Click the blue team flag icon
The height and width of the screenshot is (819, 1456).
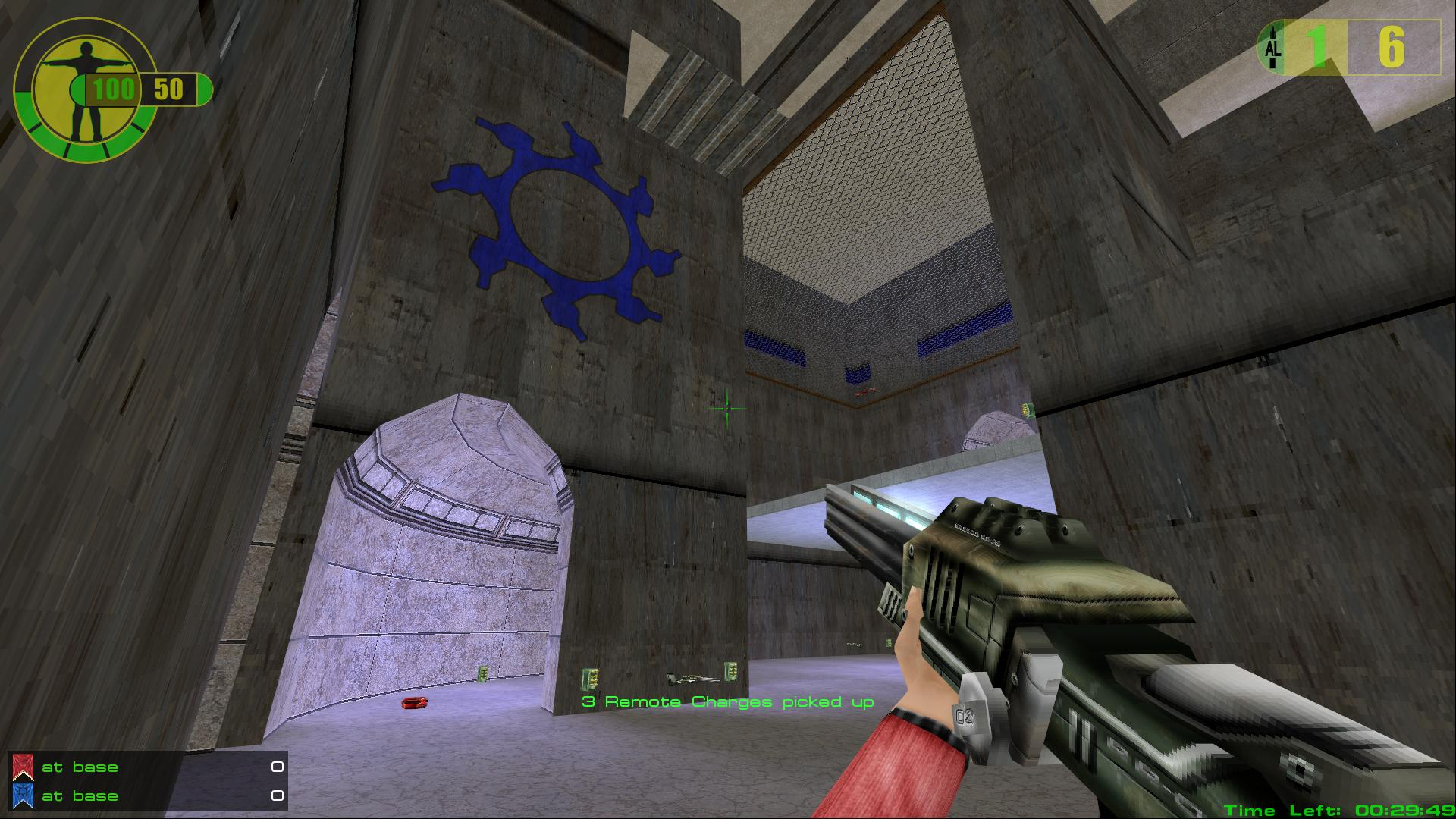point(24,795)
